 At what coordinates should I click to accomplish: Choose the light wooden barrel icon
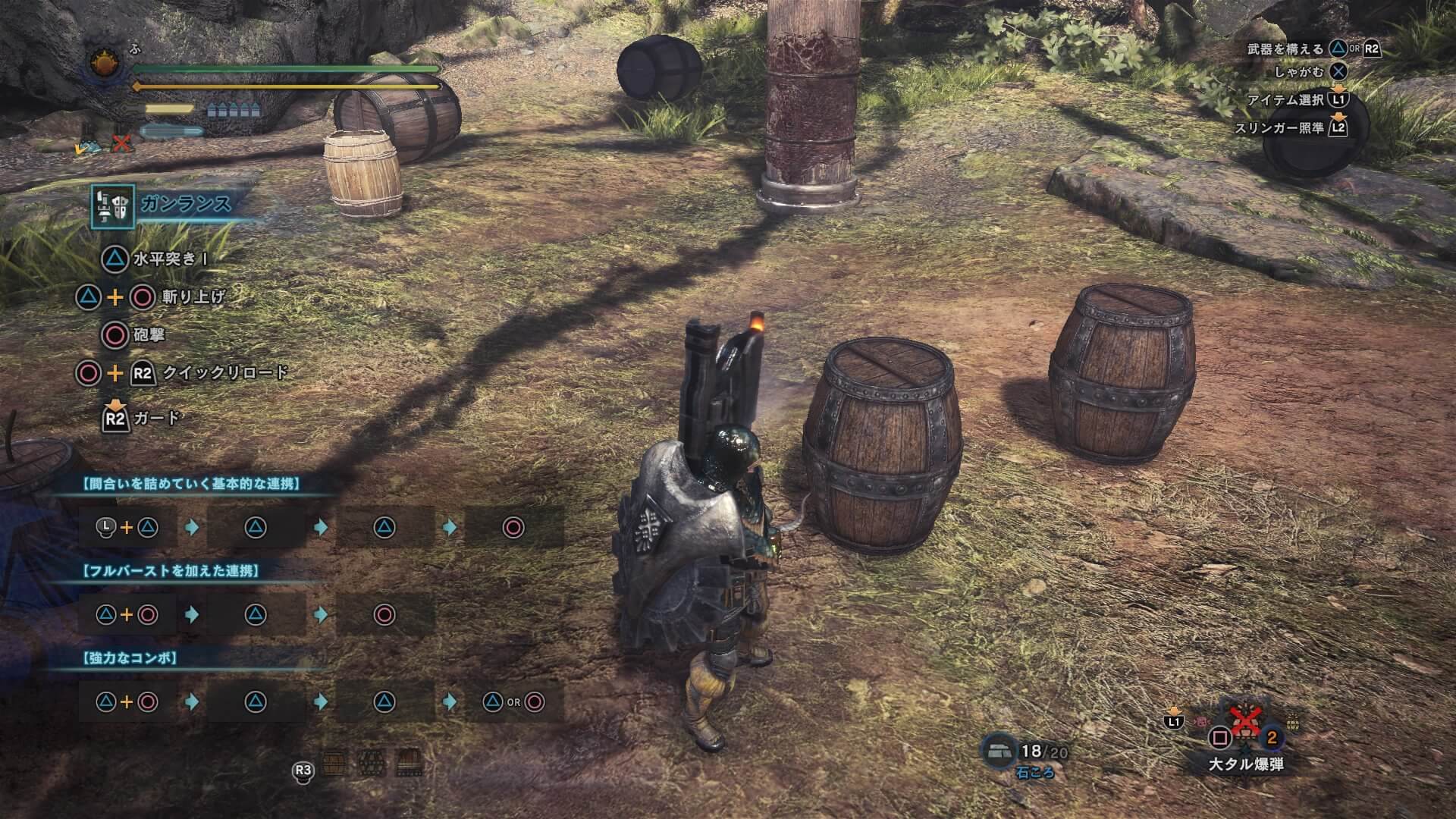(x=334, y=764)
